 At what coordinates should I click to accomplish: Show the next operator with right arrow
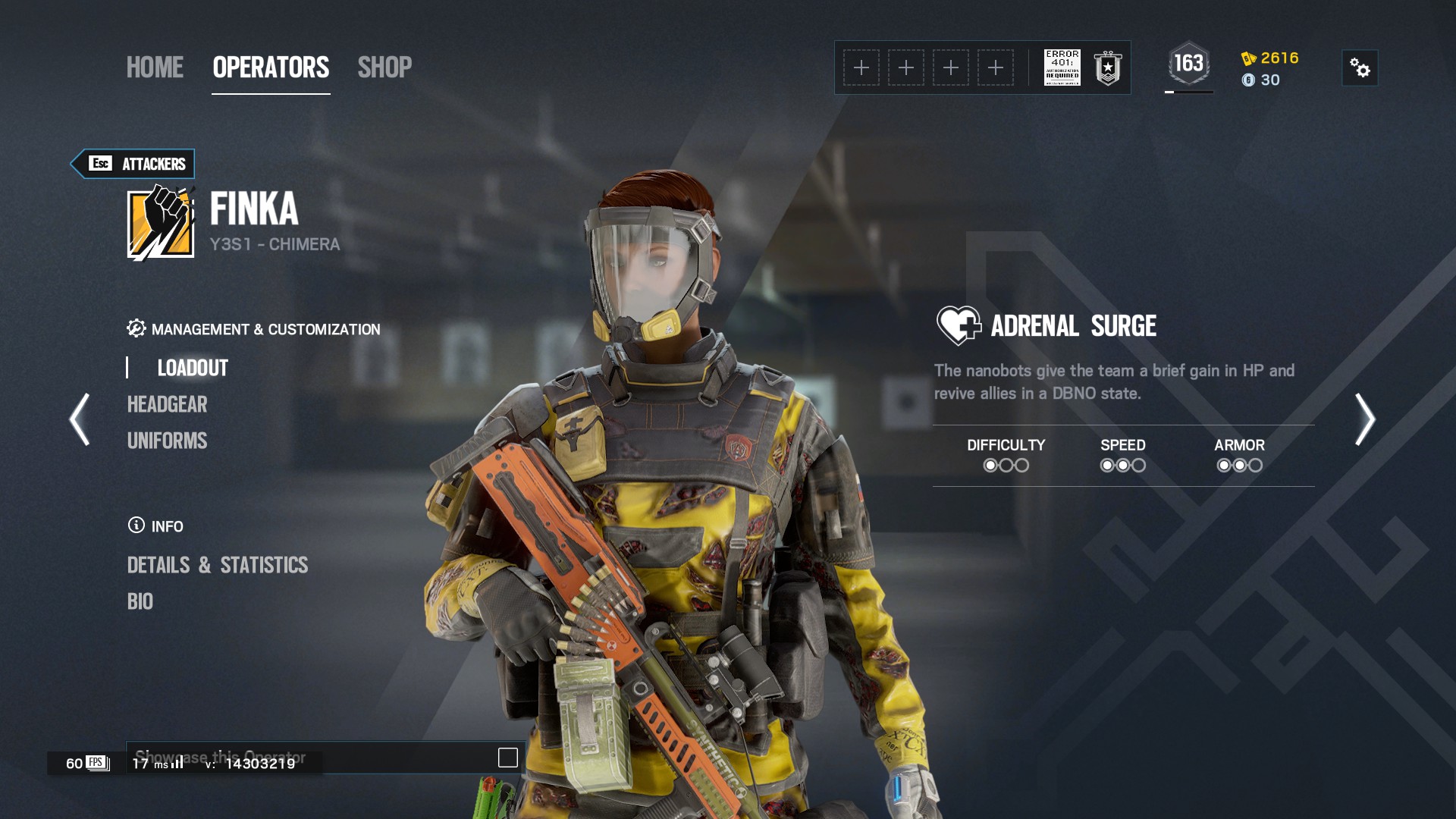click(1364, 419)
